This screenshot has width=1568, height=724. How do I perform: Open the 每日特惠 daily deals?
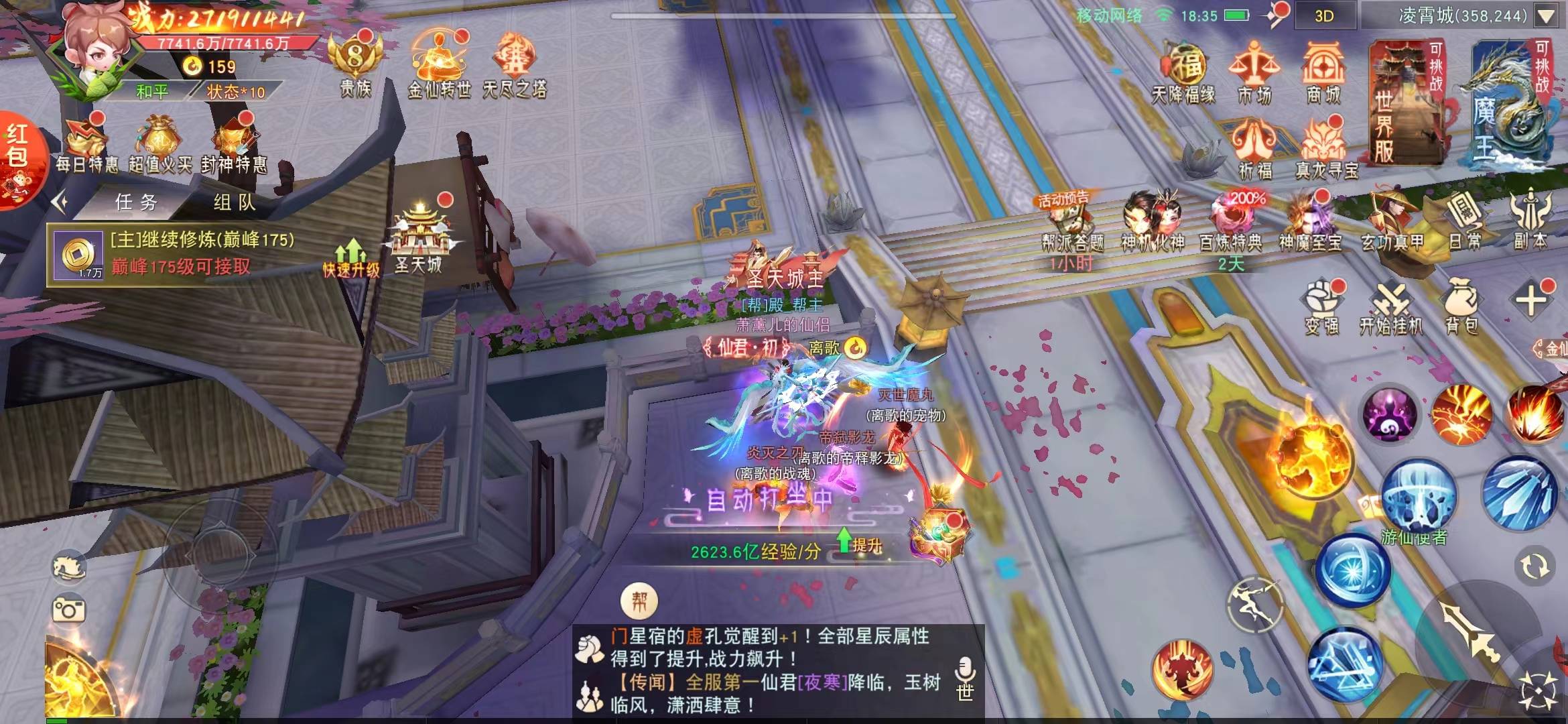click(86, 144)
